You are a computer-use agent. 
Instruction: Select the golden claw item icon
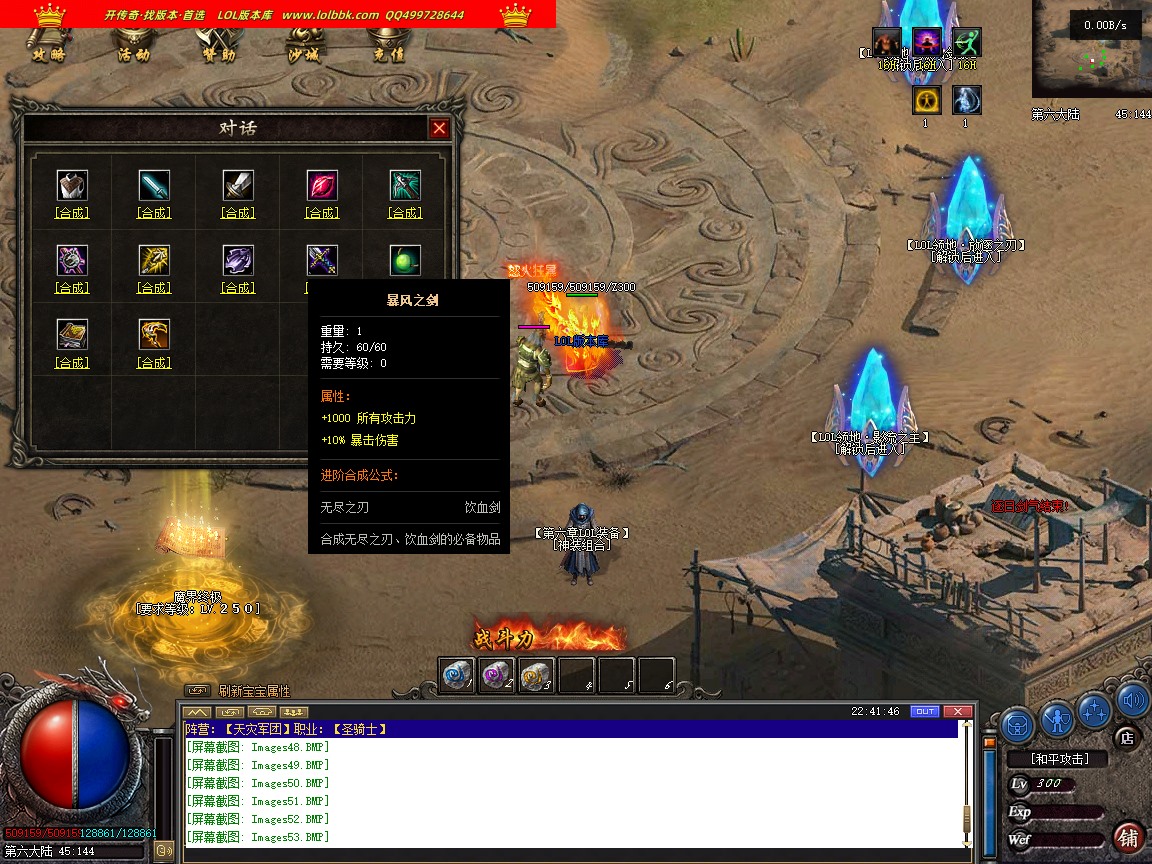(154, 334)
